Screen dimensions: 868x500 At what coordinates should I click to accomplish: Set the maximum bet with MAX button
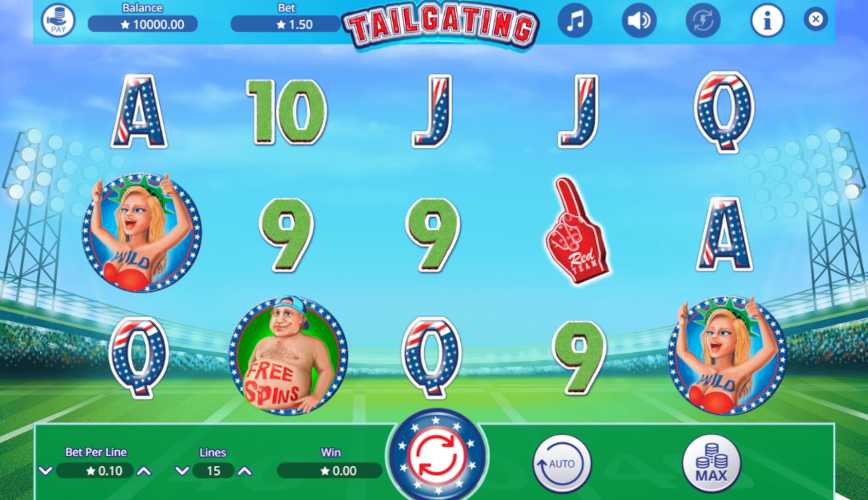[x=711, y=463]
